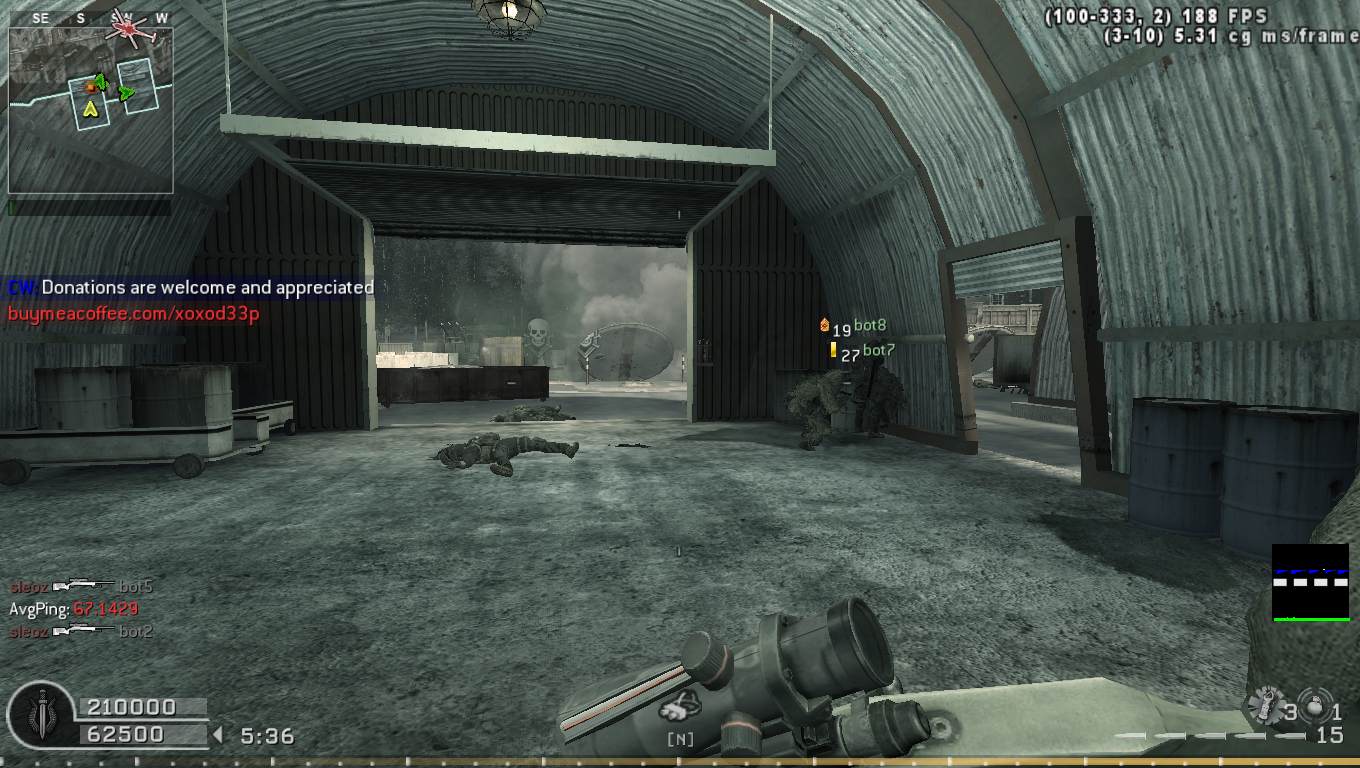Select the claymore equipment icon
This screenshot has height=768, width=1360.
(1265, 708)
